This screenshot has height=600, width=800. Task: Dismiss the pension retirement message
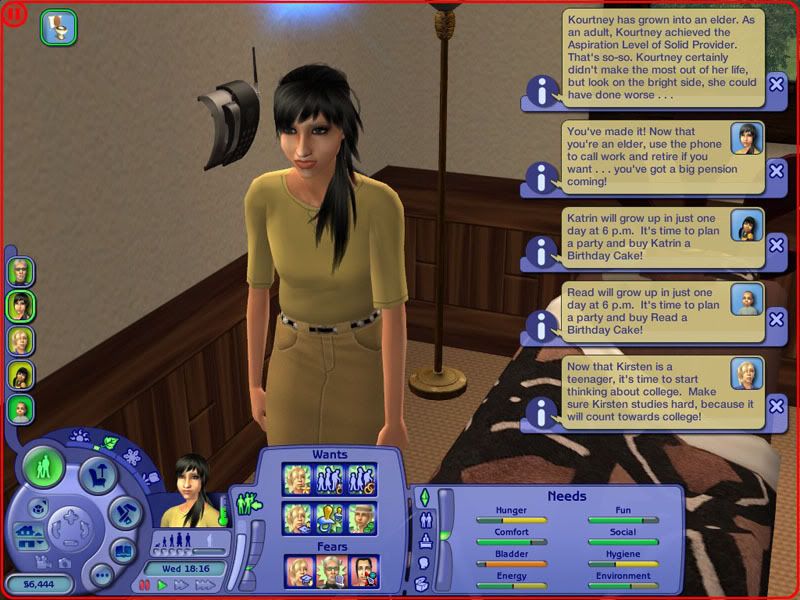pyautogui.click(x=776, y=170)
